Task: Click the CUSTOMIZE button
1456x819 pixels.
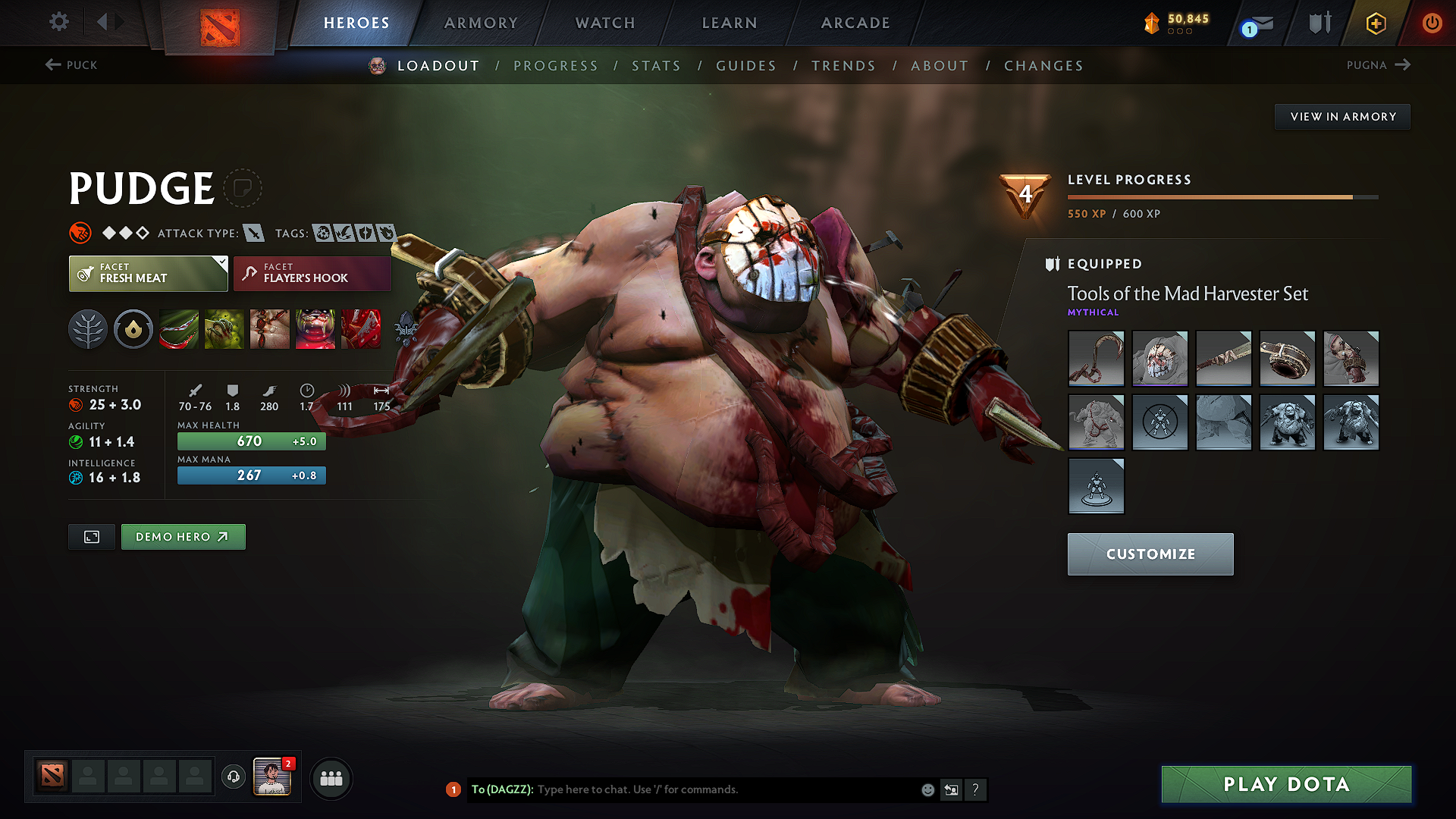Action: [x=1150, y=554]
